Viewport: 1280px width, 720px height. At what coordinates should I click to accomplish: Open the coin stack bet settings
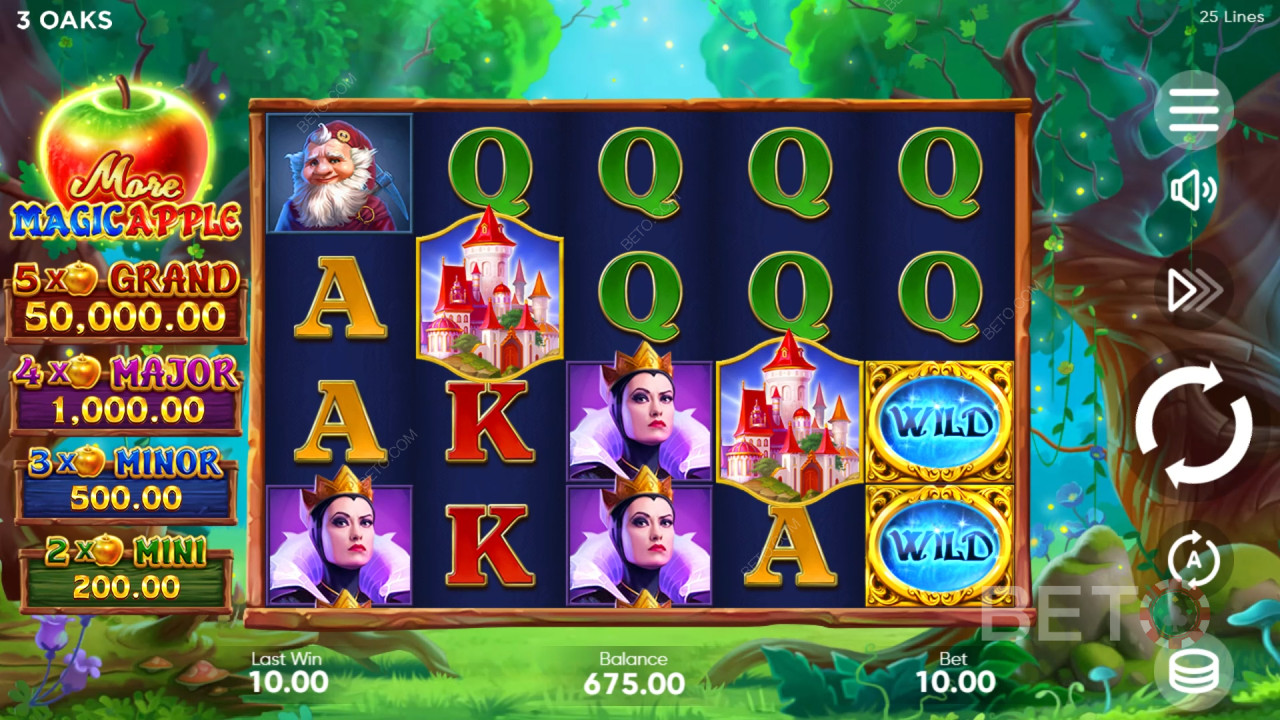(x=1193, y=671)
